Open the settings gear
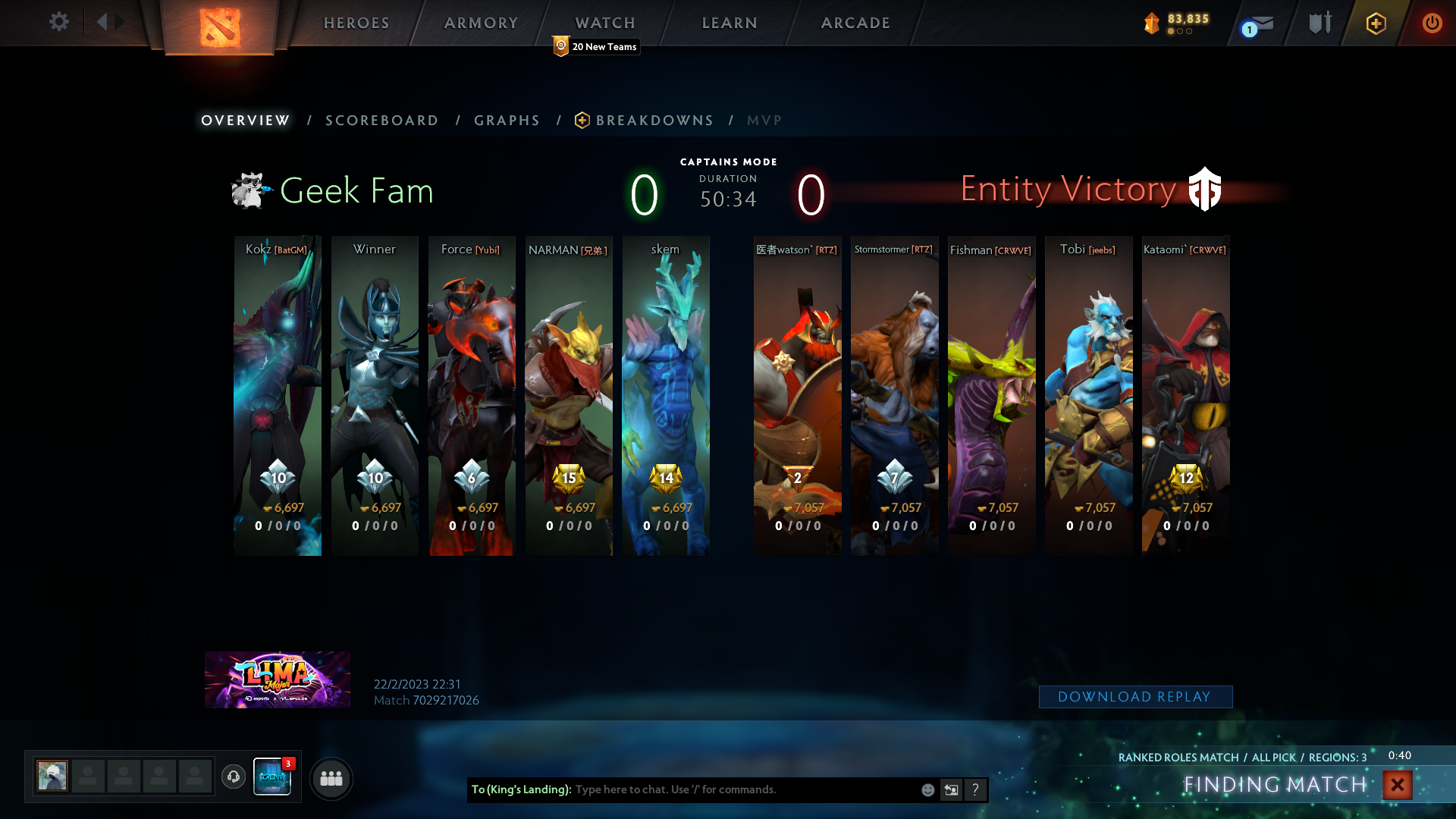The height and width of the screenshot is (819, 1456). click(x=59, y=22)
